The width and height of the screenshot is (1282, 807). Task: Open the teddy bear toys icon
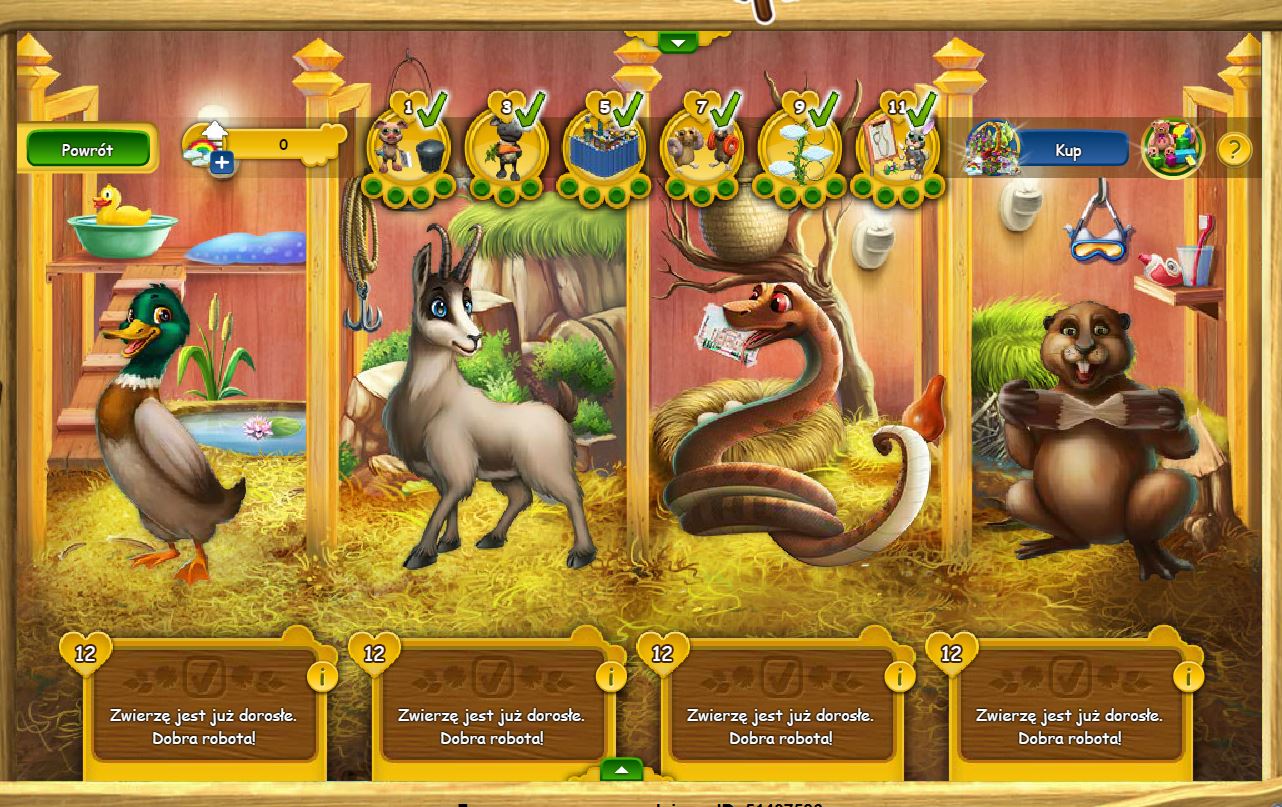pos(1172,149)
